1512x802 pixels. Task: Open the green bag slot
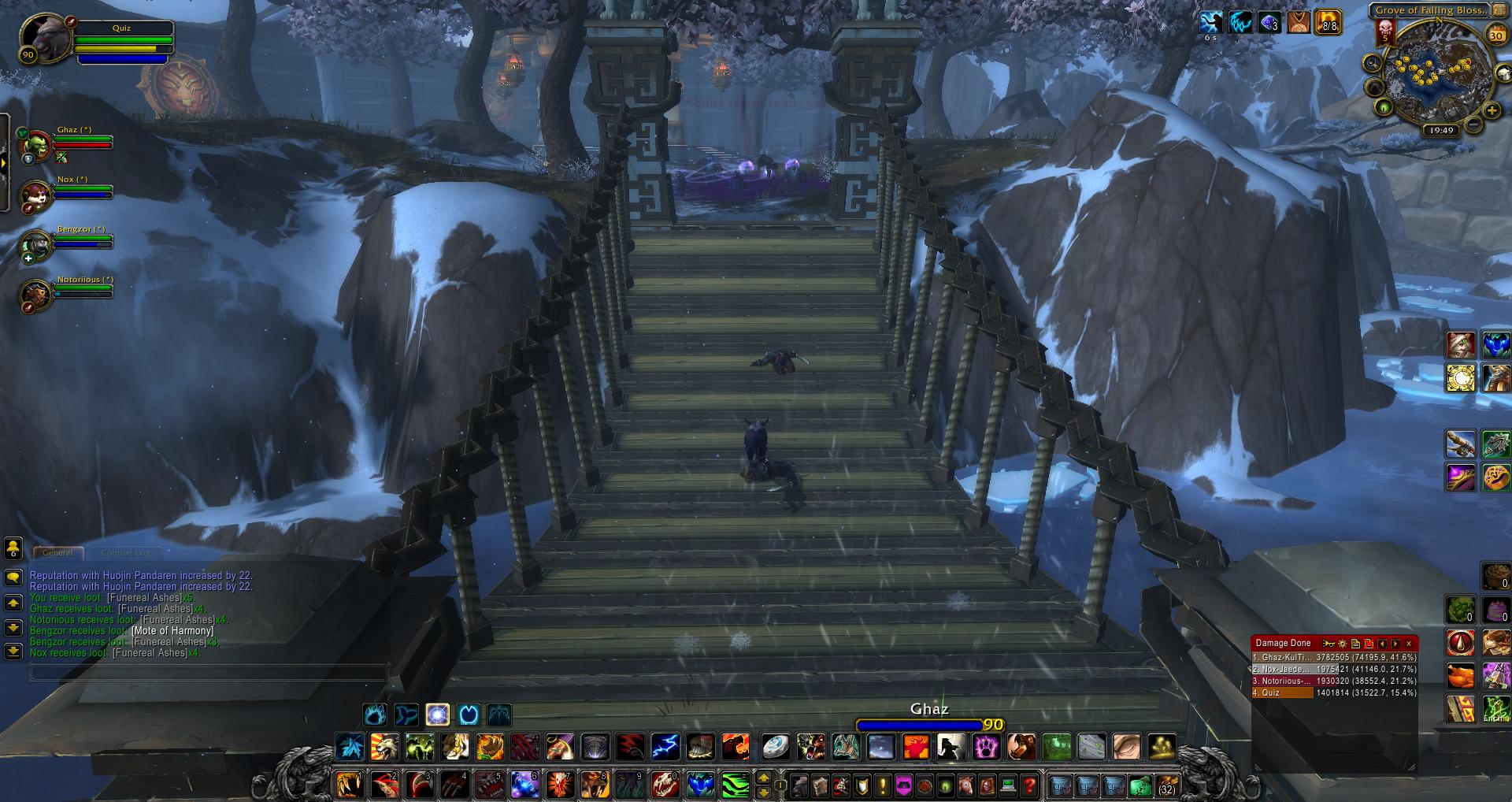tap(1140, 785)
